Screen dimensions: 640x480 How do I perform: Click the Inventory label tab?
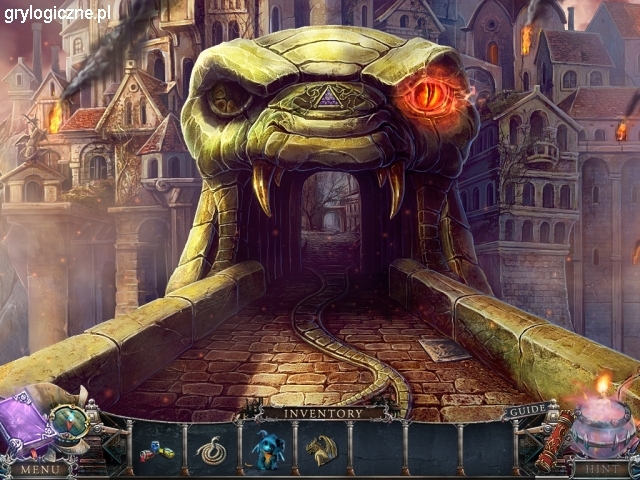point(322,412)
